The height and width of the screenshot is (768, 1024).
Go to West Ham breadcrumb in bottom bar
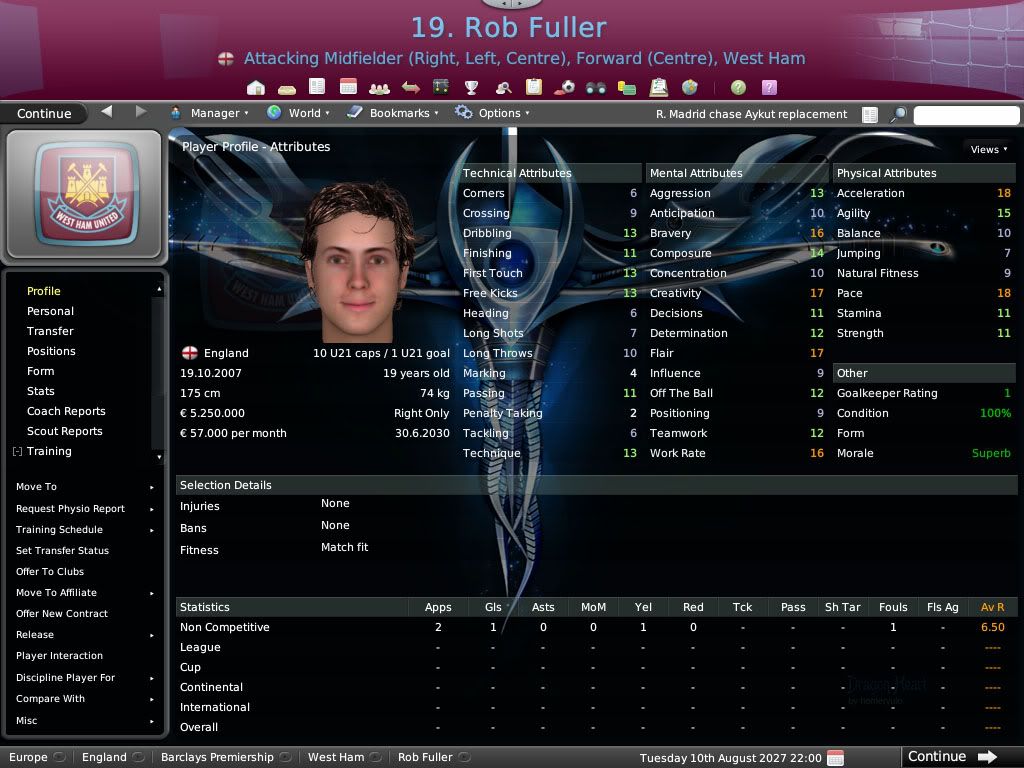[x=336, y=757]
